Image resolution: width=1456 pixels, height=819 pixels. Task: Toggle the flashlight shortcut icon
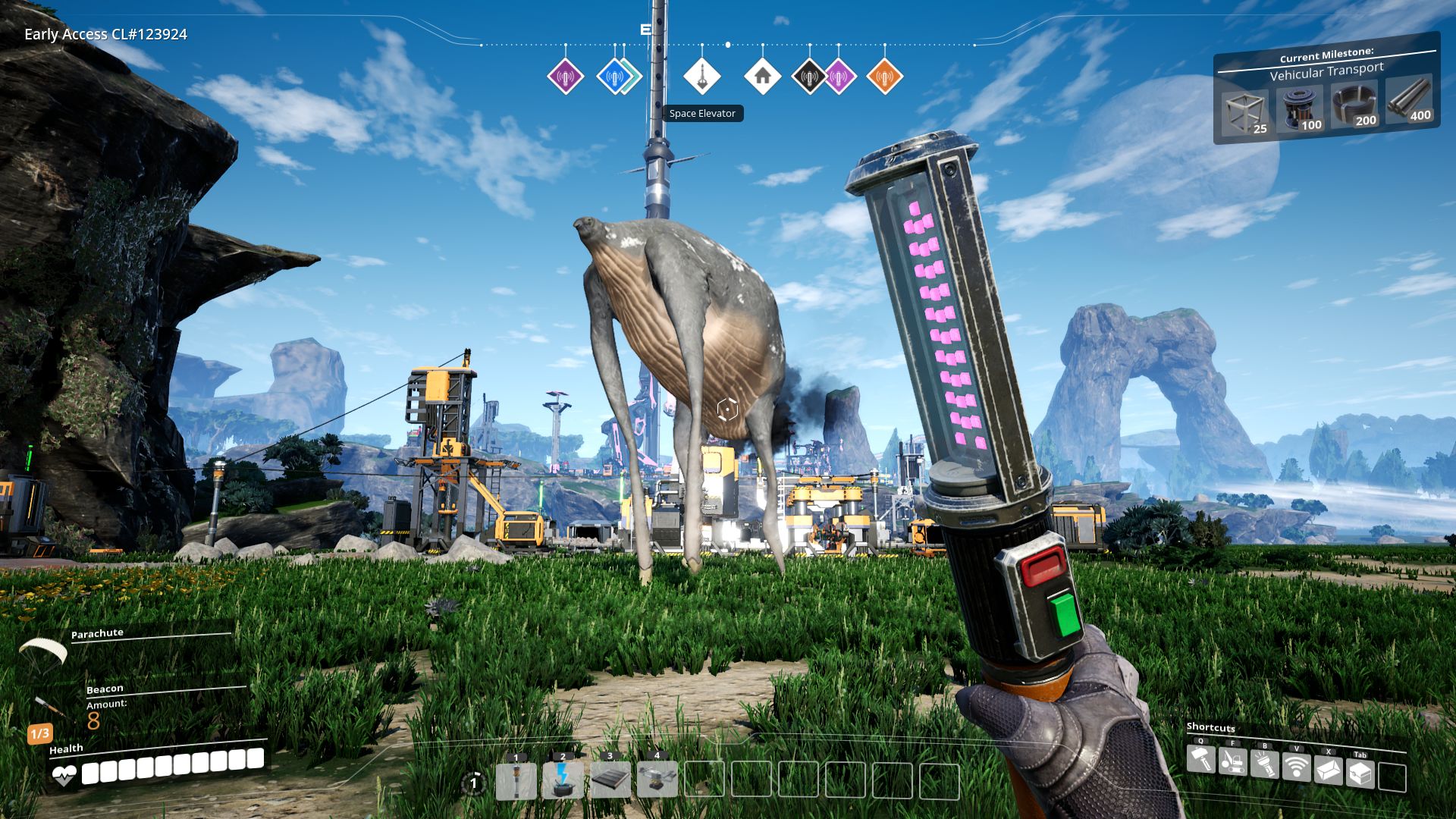point(1265,765)
